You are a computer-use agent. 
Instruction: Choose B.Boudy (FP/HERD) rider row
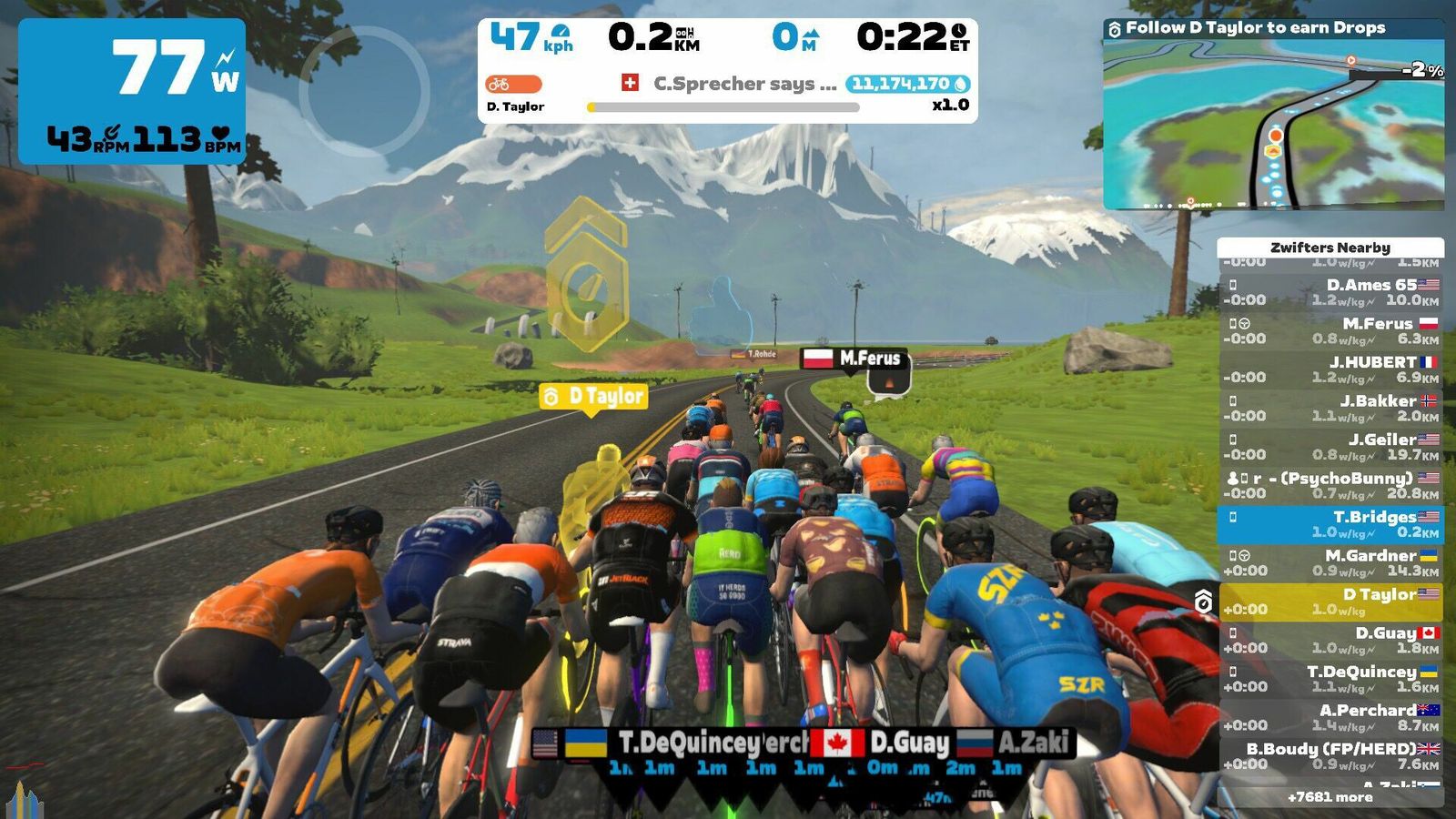[1330, 756]
